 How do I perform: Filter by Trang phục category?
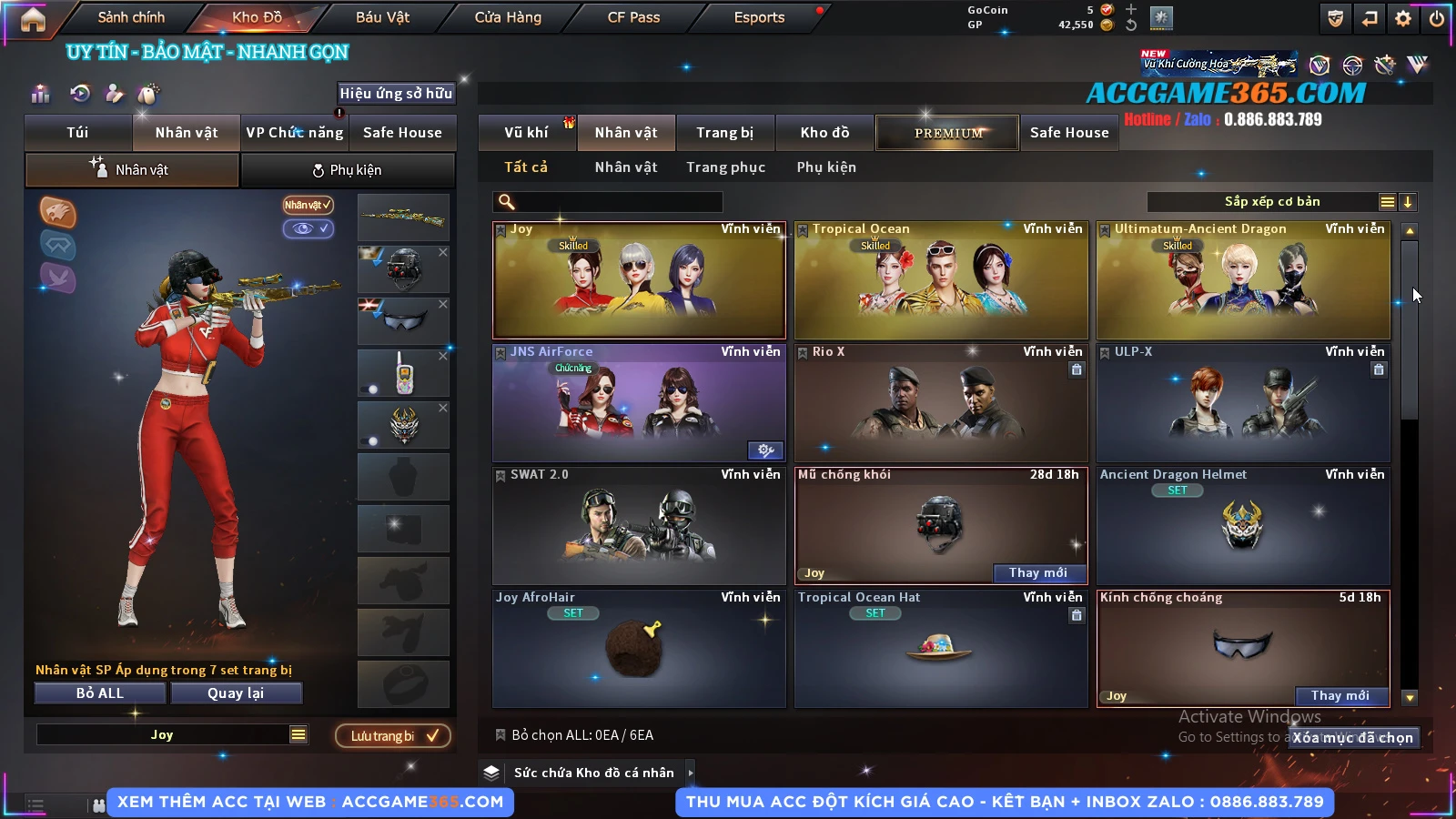click(725, 167)
